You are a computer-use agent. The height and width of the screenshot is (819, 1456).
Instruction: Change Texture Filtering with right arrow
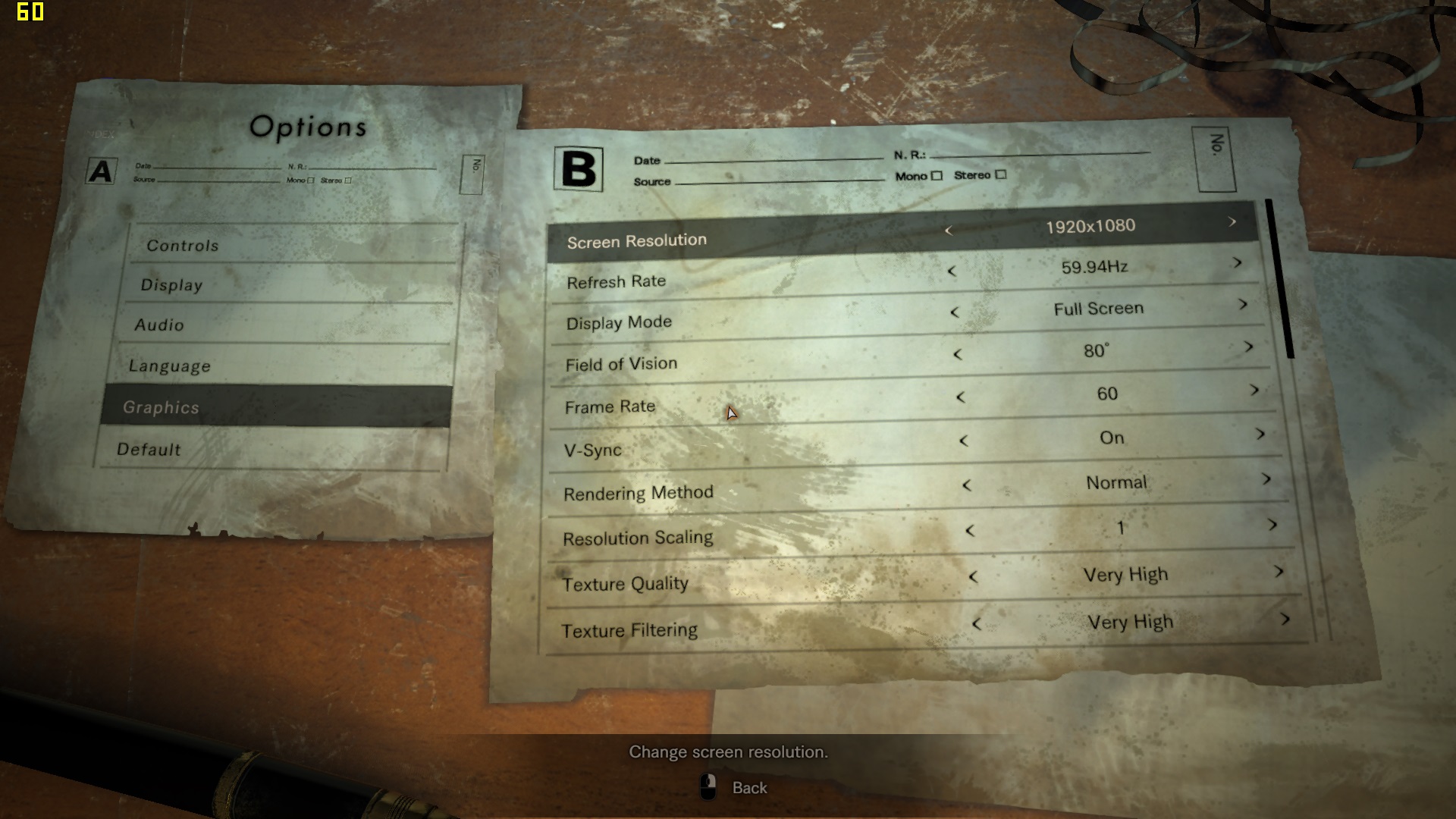1285,619
